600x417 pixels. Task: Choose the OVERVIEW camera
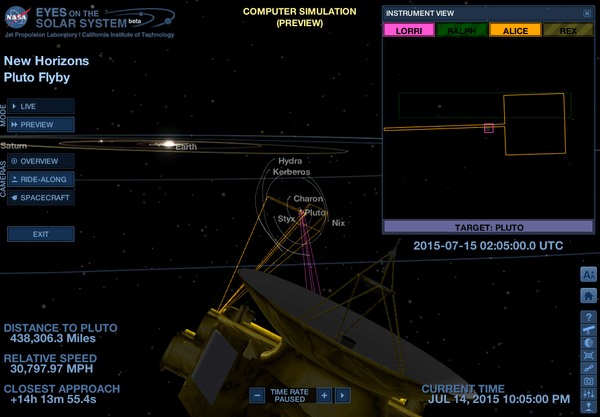tap(41, 161)
